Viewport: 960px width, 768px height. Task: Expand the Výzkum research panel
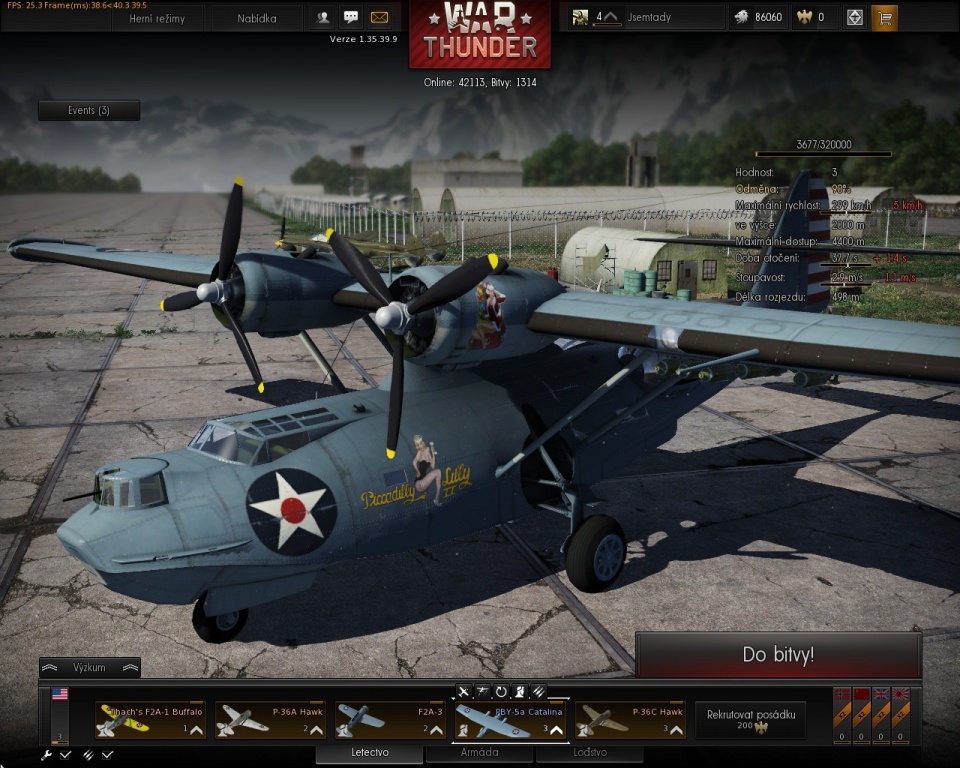pos(89,667)
